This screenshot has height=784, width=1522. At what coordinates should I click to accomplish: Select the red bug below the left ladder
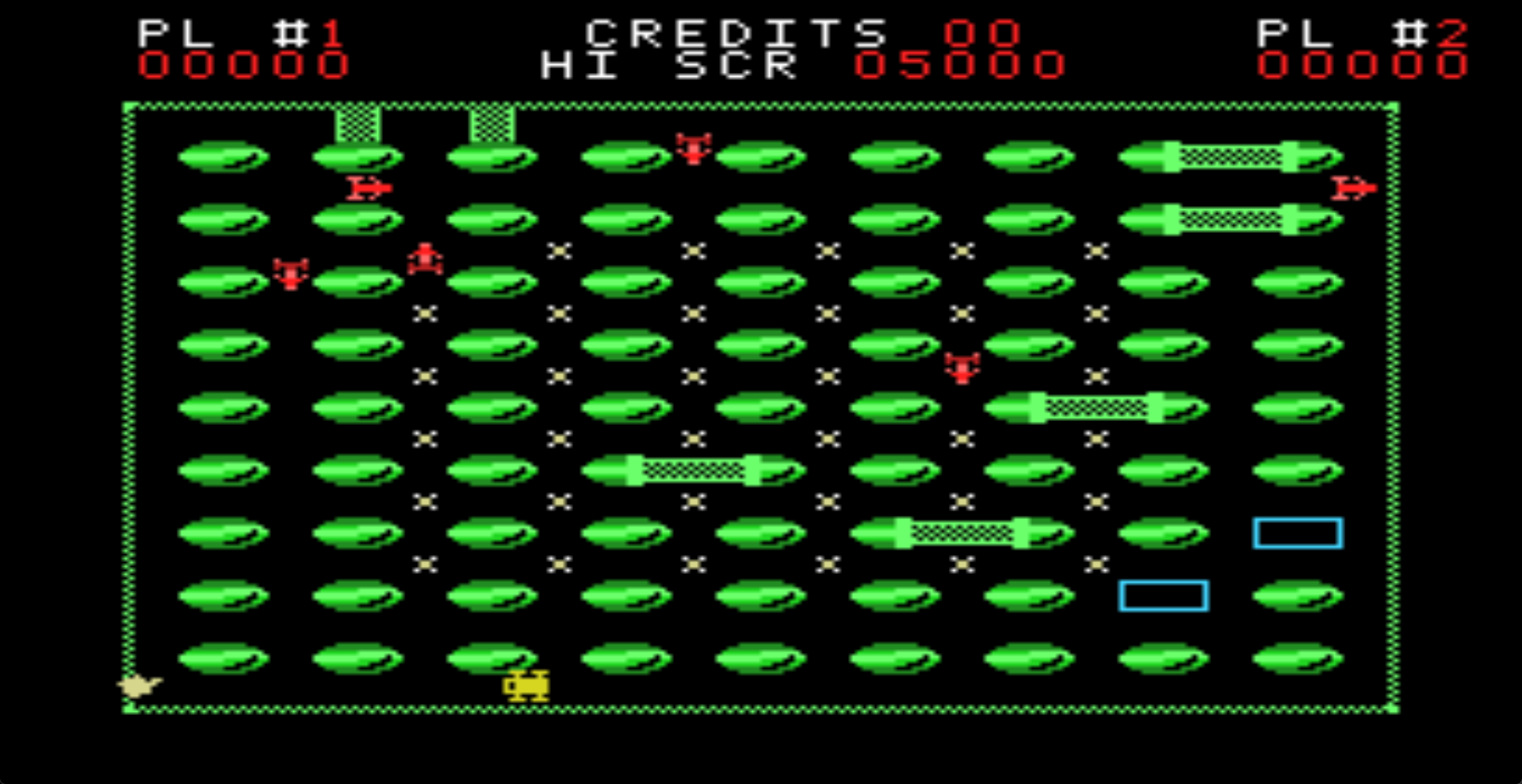pos(370,189)
